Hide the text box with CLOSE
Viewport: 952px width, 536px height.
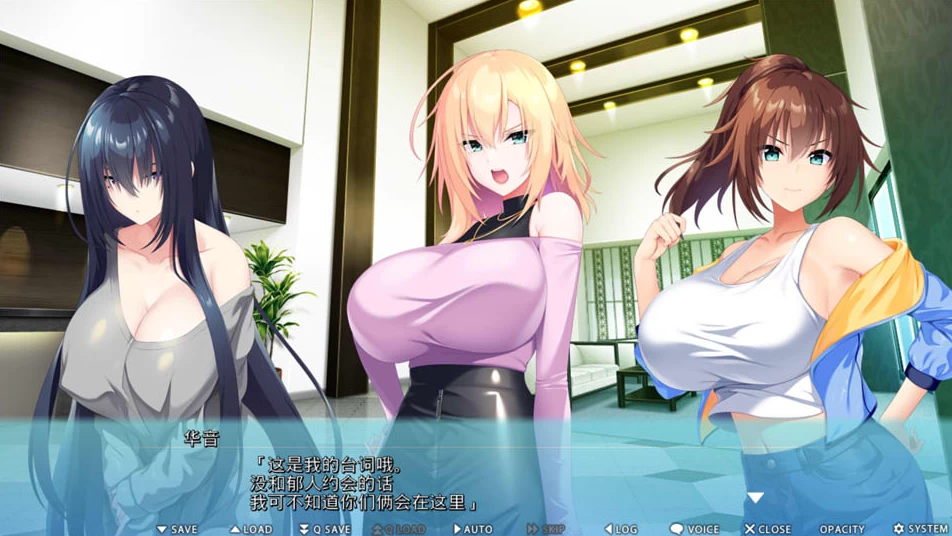click(x=768, y=529)
